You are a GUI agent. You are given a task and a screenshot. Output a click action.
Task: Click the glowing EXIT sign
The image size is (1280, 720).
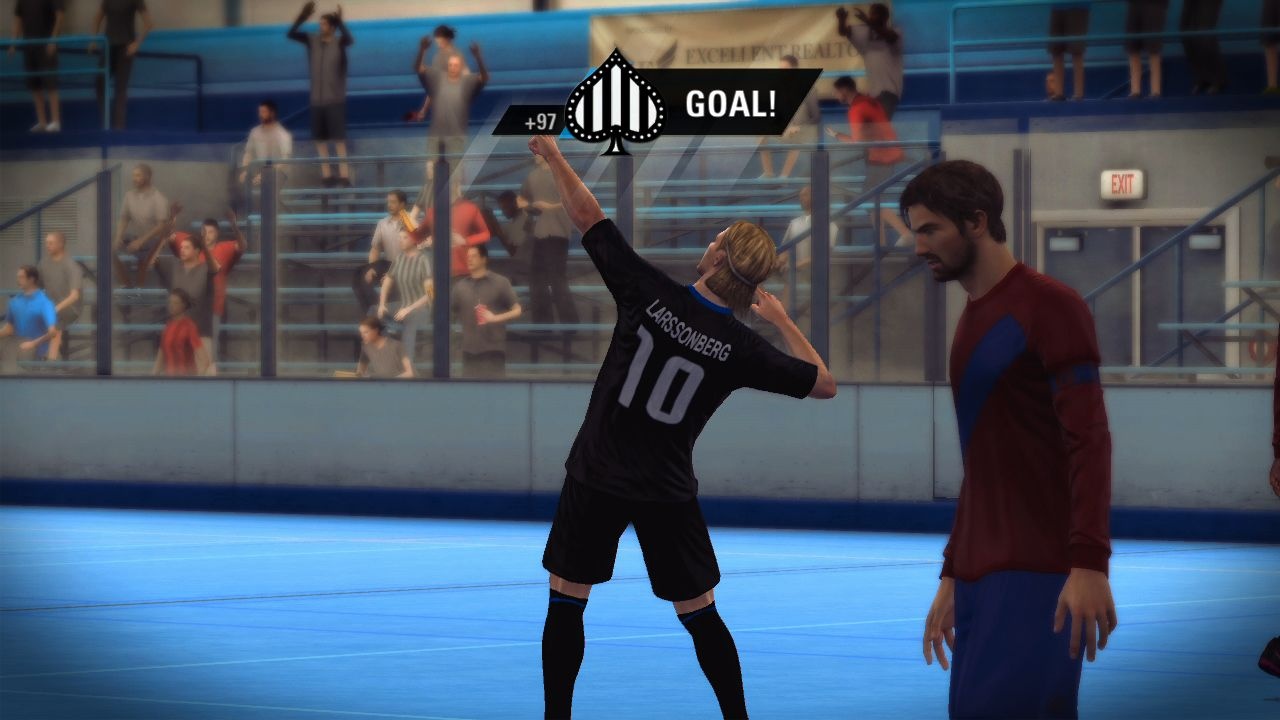(1125, 180)
